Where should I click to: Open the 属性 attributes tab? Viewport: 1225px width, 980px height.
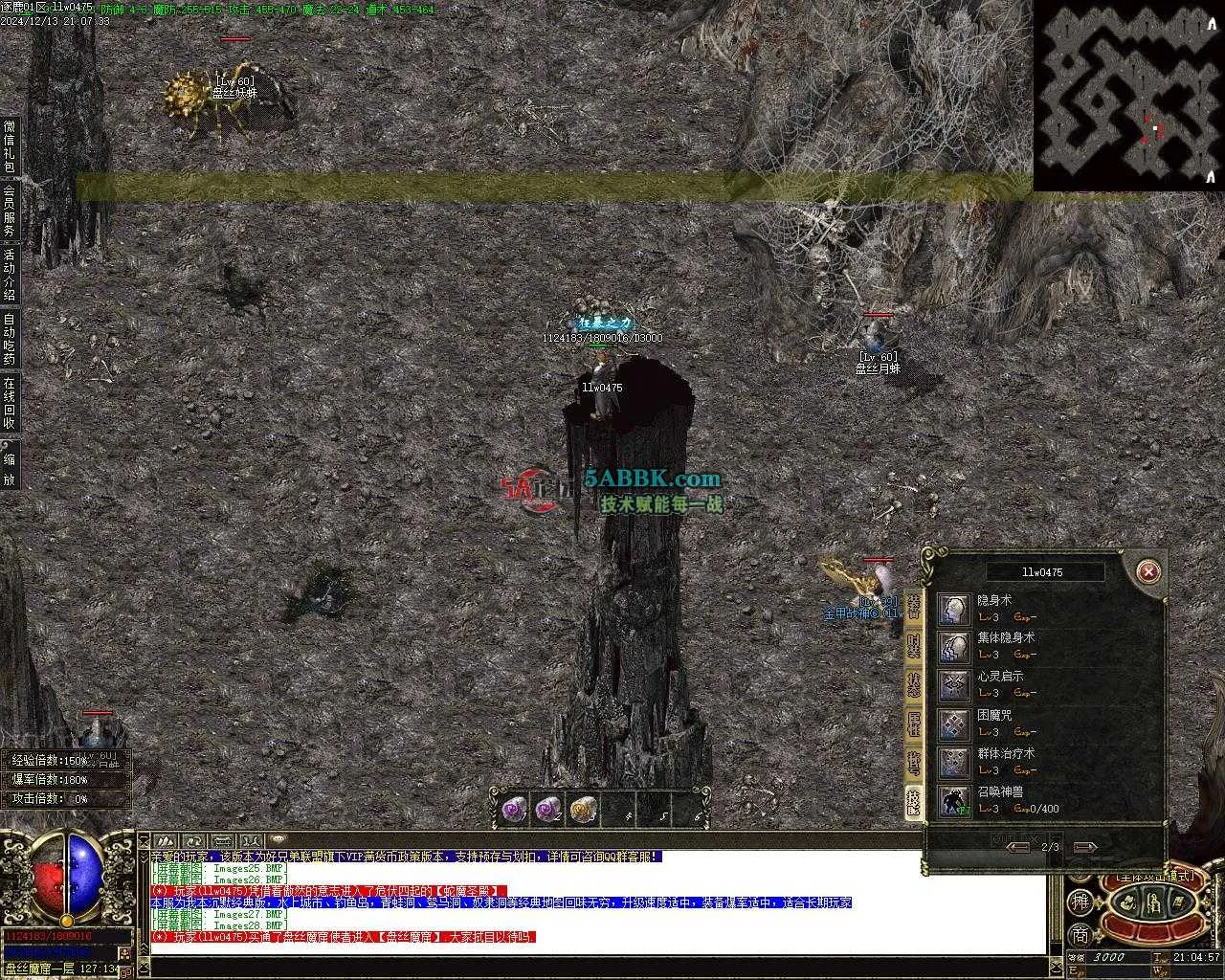tap(914, 724)
